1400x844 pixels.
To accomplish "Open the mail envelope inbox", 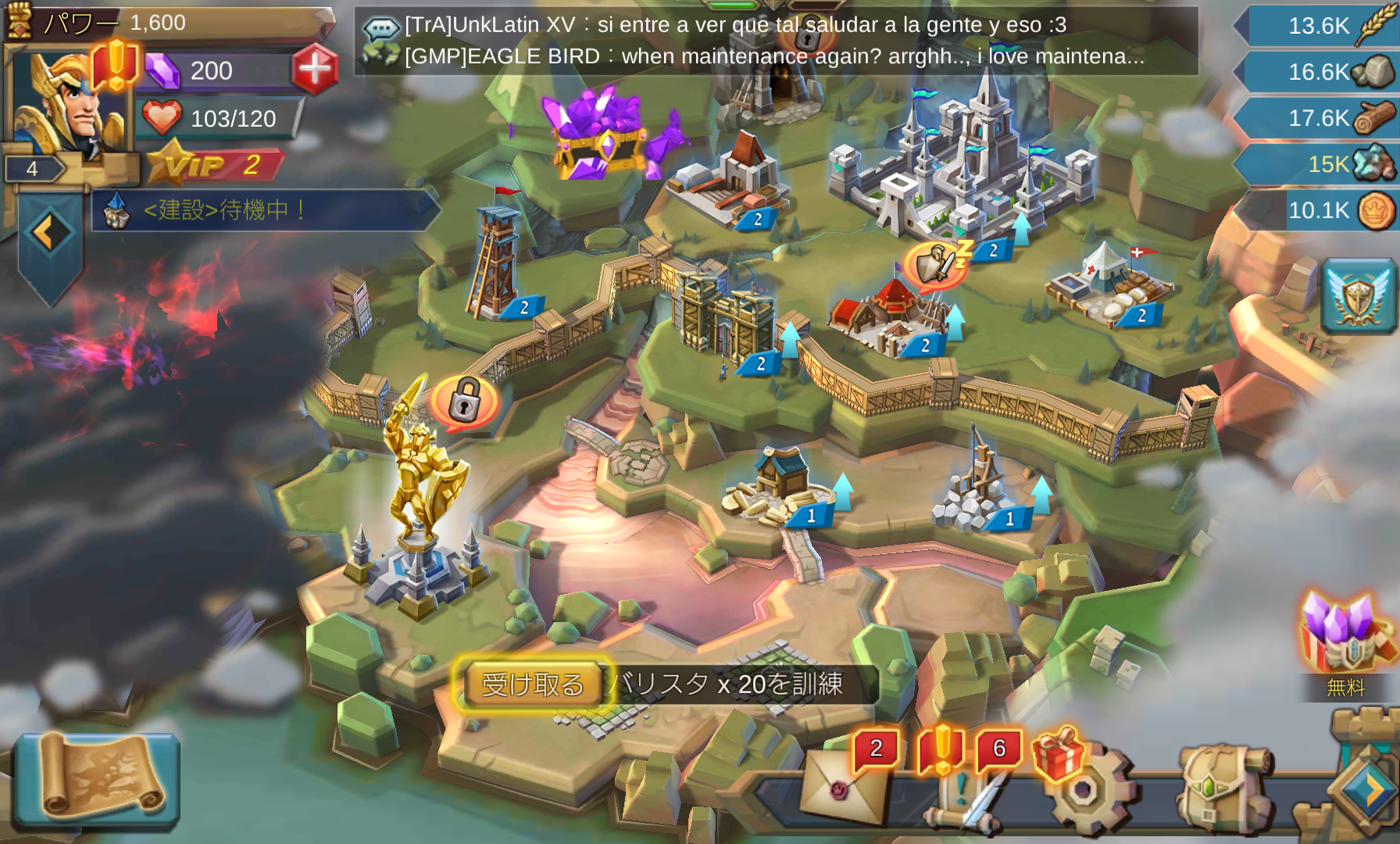I will [842, 788].
